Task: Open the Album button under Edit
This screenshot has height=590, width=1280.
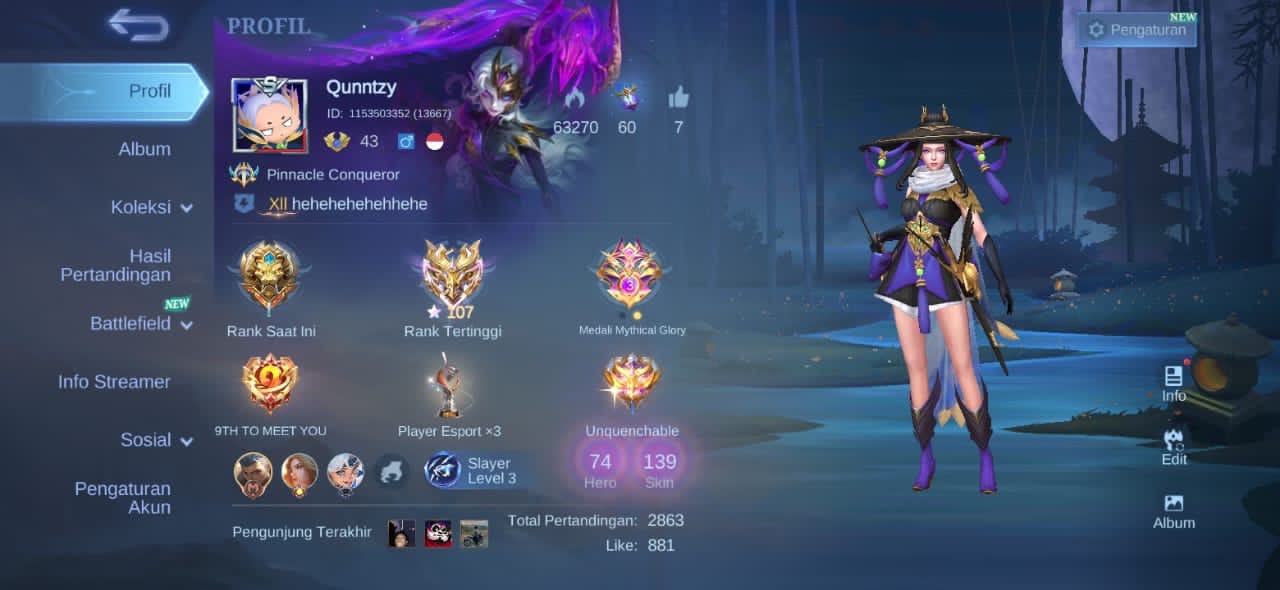Action: [1174, 510]
